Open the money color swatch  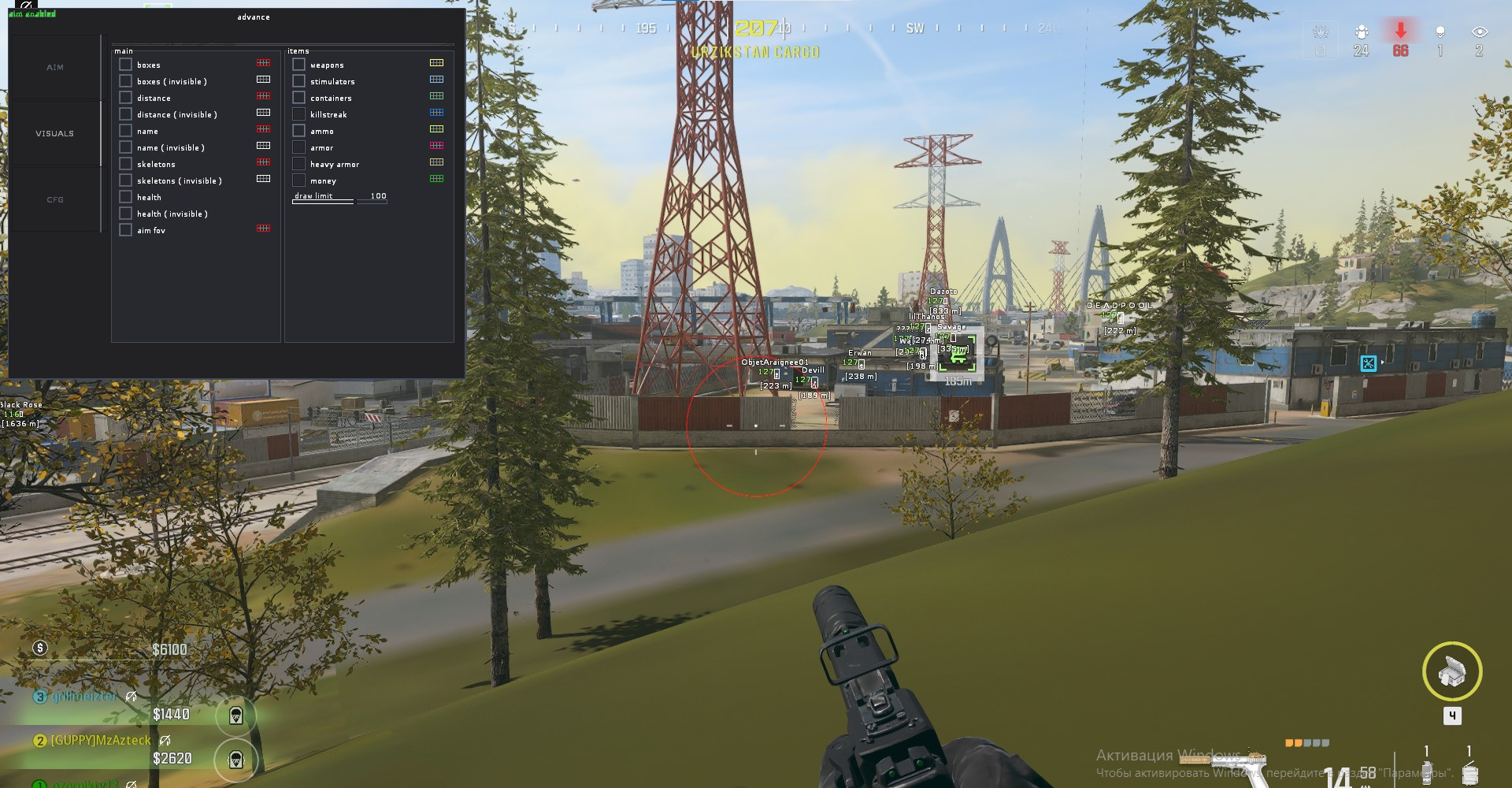click(x=436, y=179)
